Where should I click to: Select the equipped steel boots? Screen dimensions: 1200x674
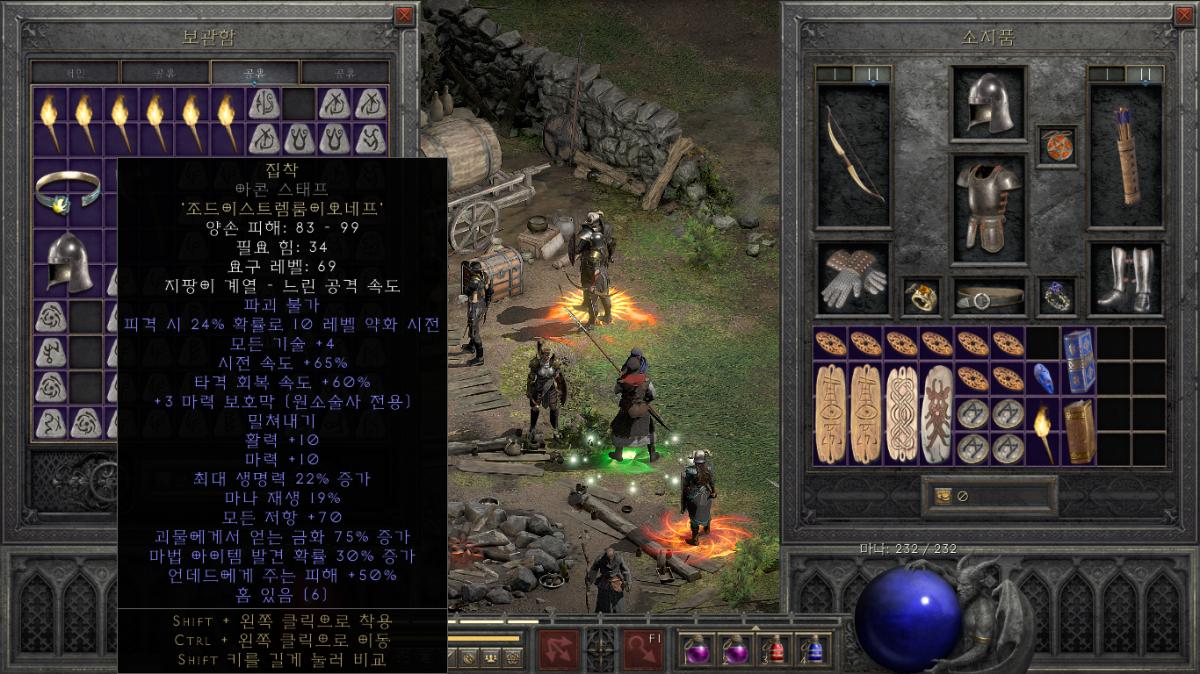pos(1126,278)
